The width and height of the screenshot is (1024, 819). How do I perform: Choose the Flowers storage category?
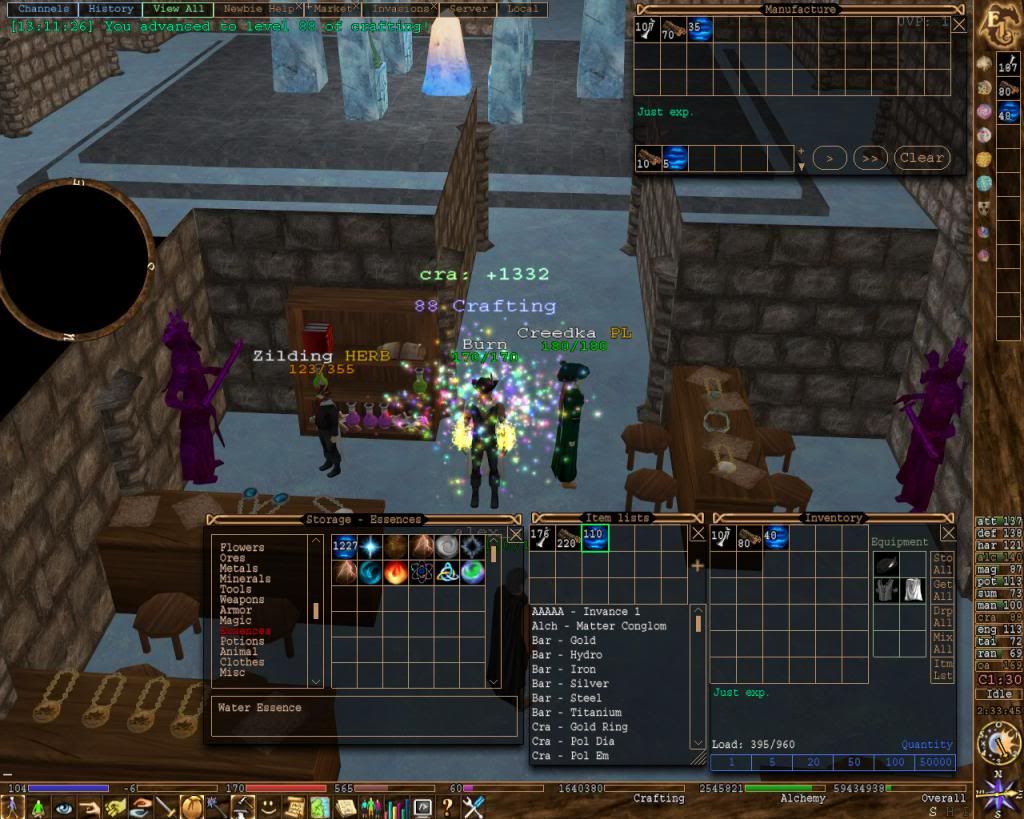tap(242, 548)
